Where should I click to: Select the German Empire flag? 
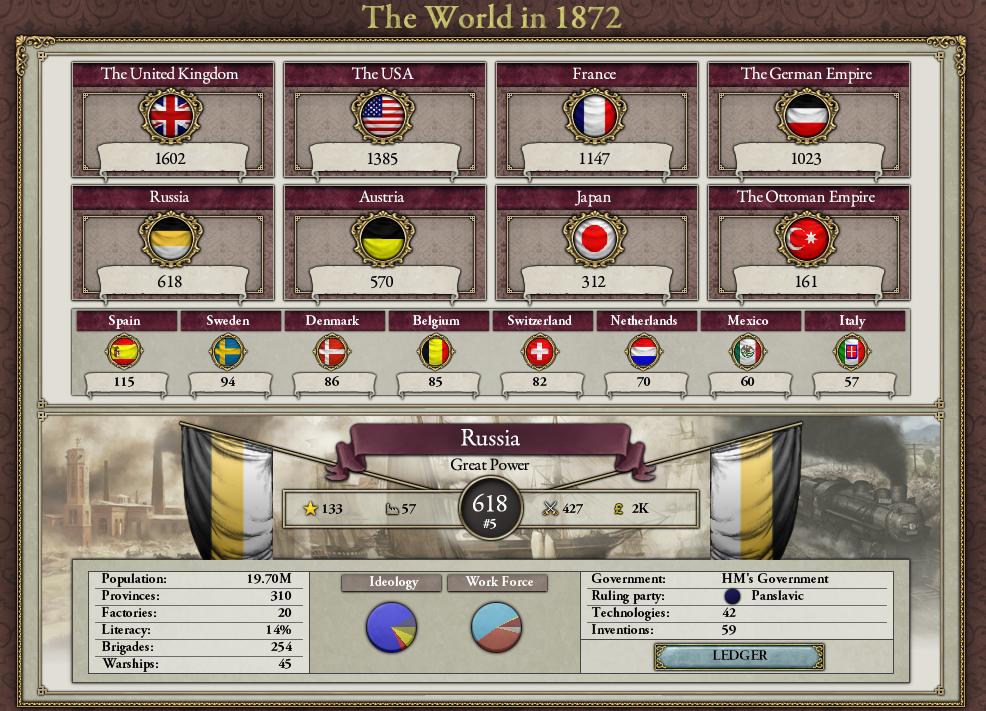pyautogui.click(x=806, y=116)
